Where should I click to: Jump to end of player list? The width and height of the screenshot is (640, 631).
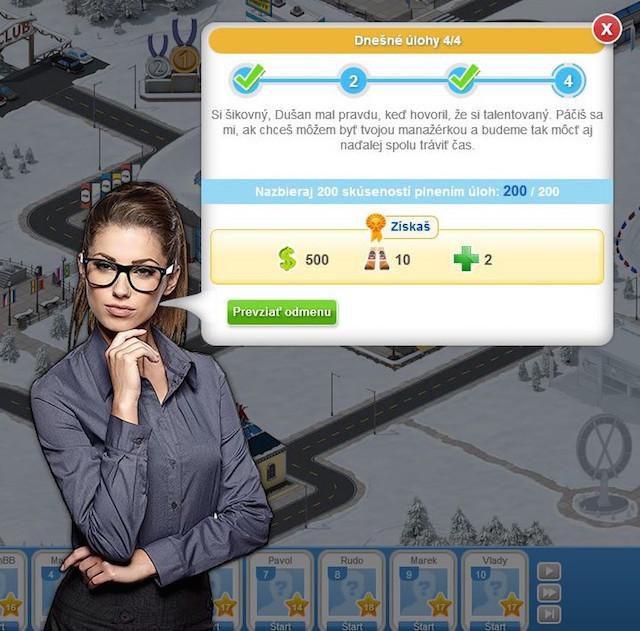coord(550,613)
